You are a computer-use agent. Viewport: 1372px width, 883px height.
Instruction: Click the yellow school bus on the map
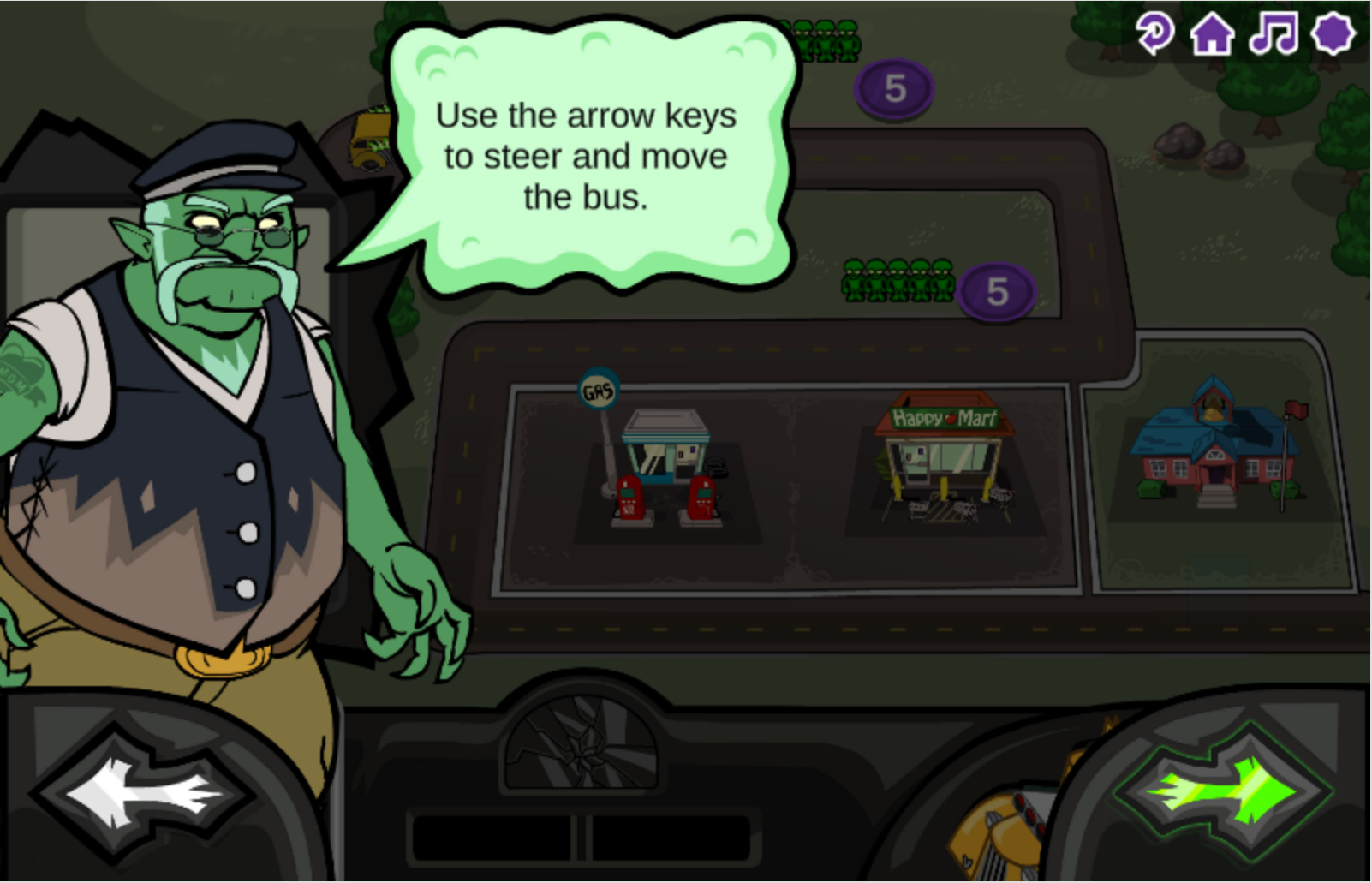tap(367, 141)
